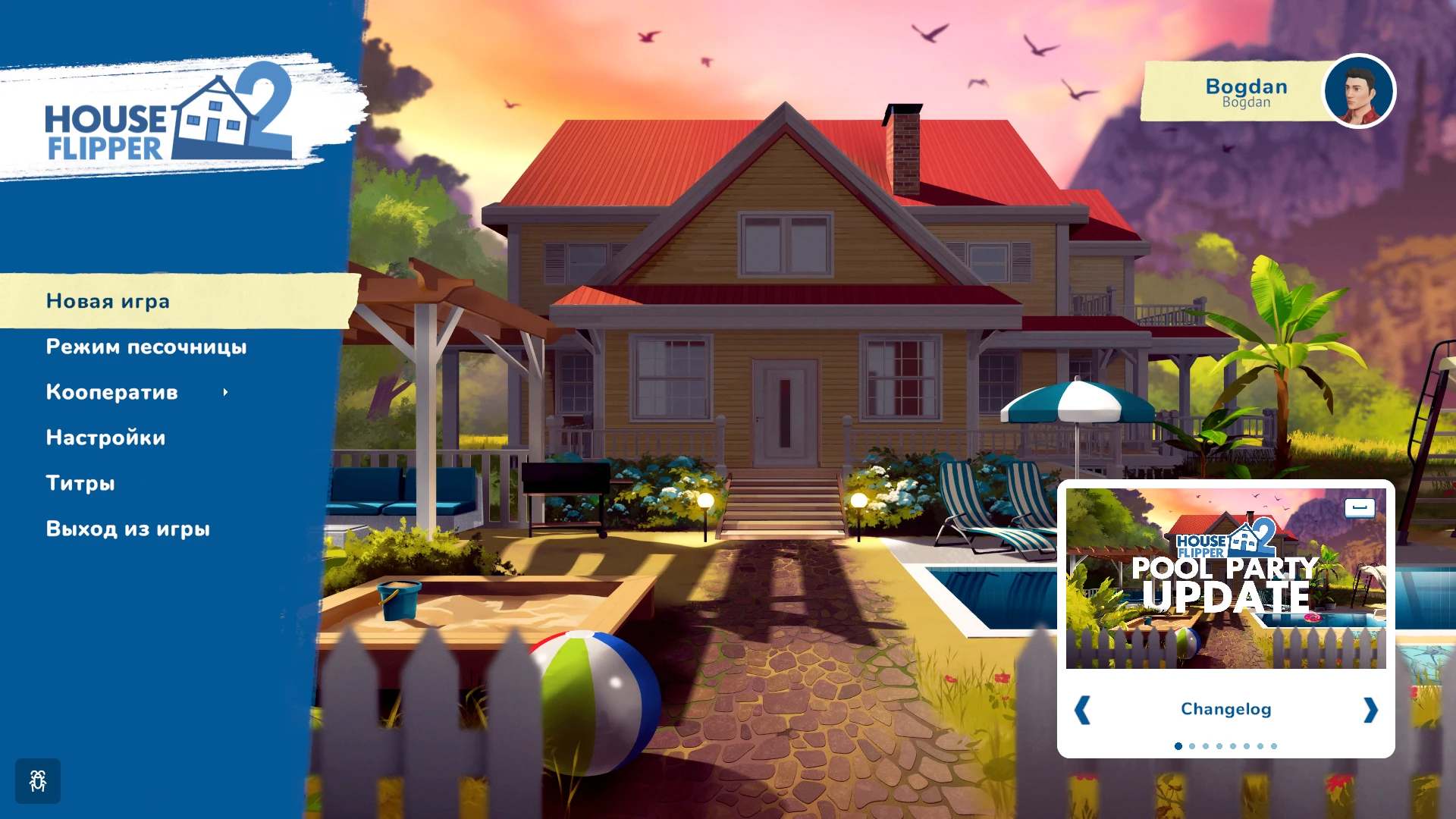Image resolution: width=1456 pixels, height=819 pixels.
Task: Click Титры to view credits
Action: click(81, 483)
